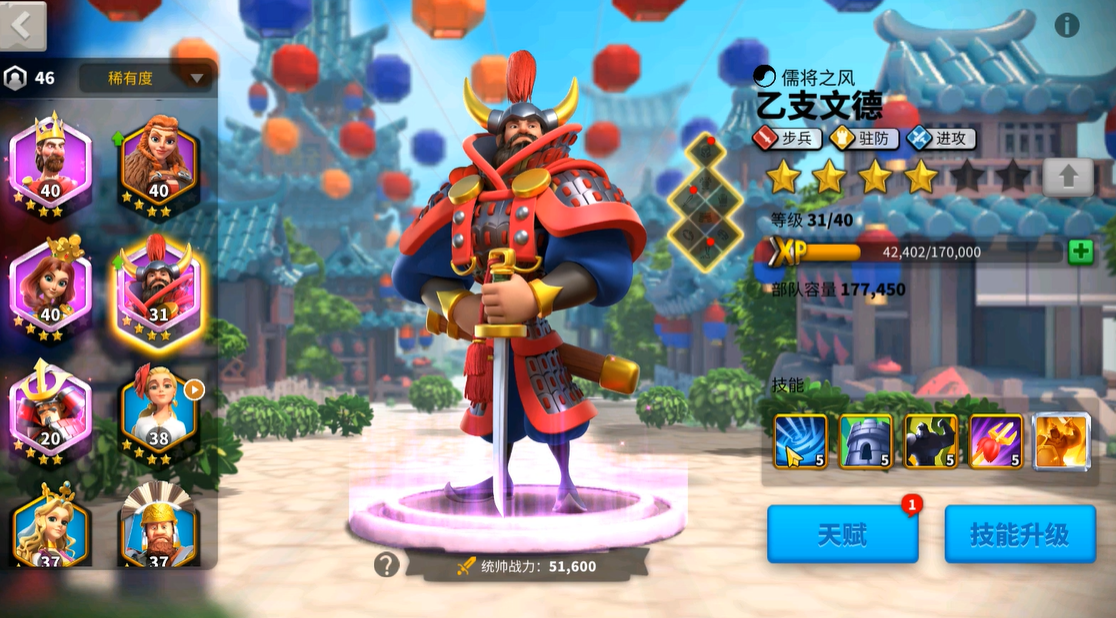1116x618 pixels.
Task: Select the level 38 blonde woman commander
Action: coord(160,409)
